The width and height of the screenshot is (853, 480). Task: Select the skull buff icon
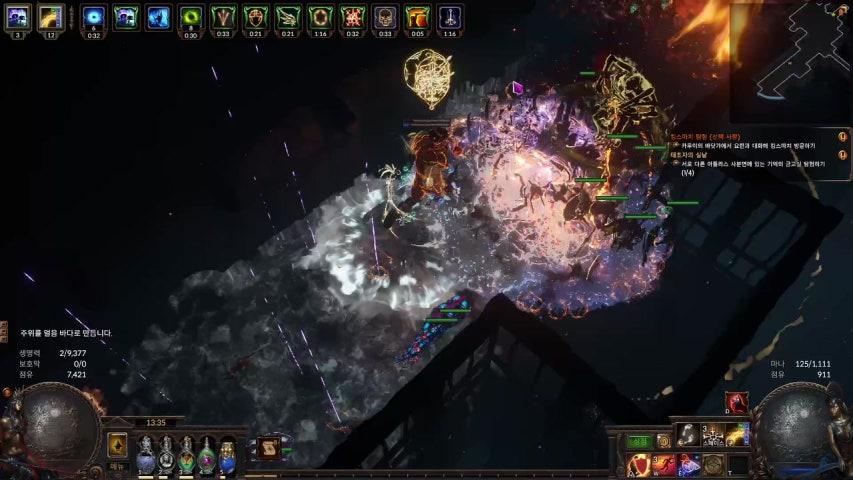385,16
